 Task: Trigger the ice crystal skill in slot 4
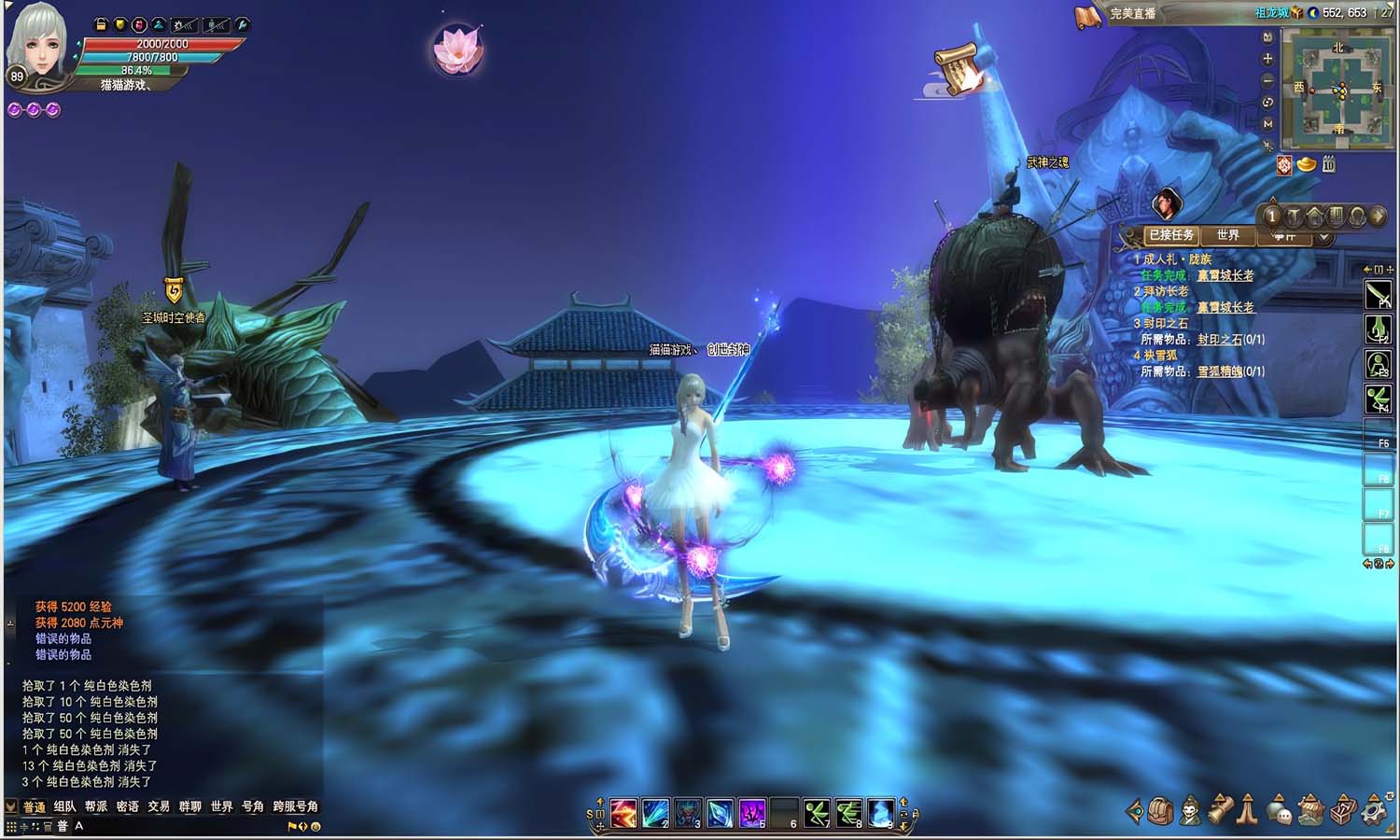(x=720, y=813)
